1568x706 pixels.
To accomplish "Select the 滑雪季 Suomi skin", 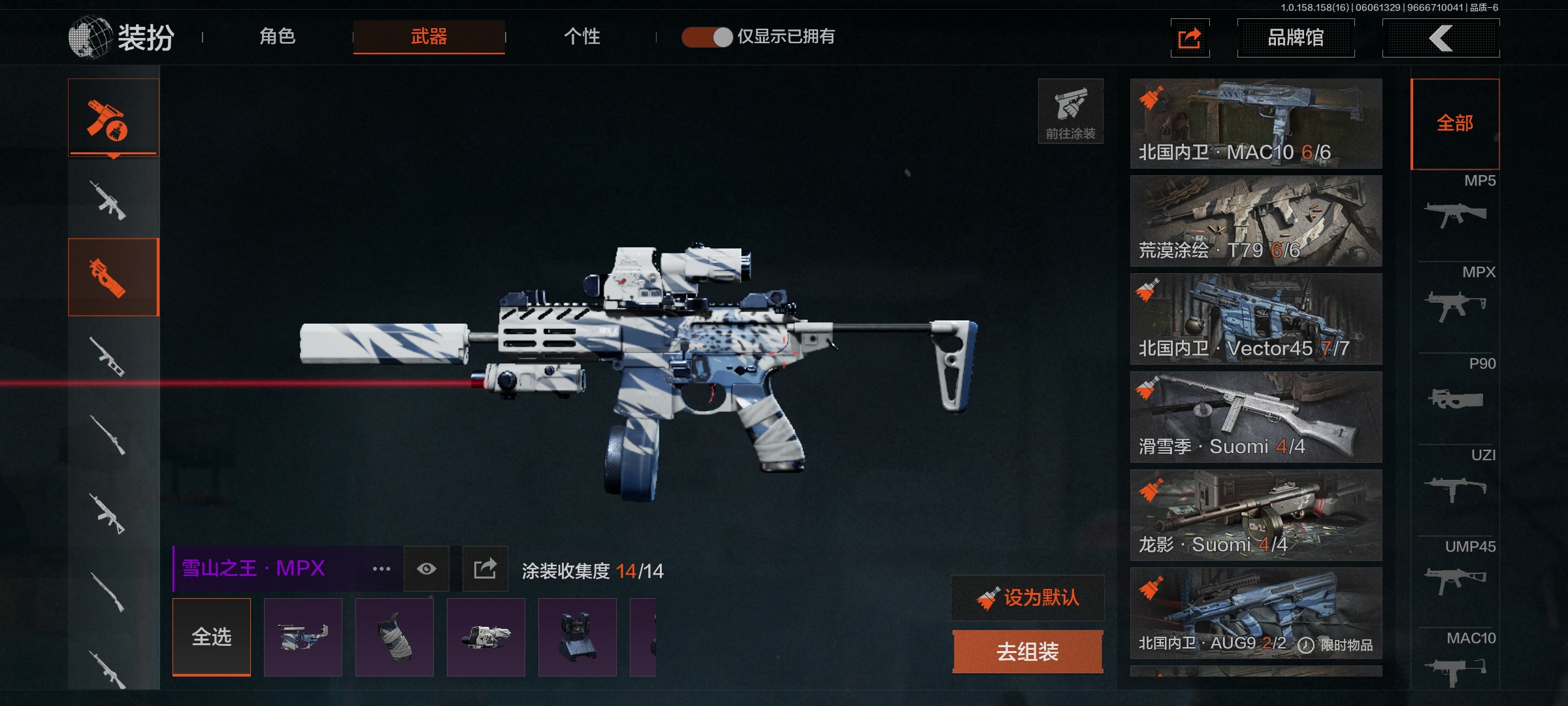I will (1256, 417).
